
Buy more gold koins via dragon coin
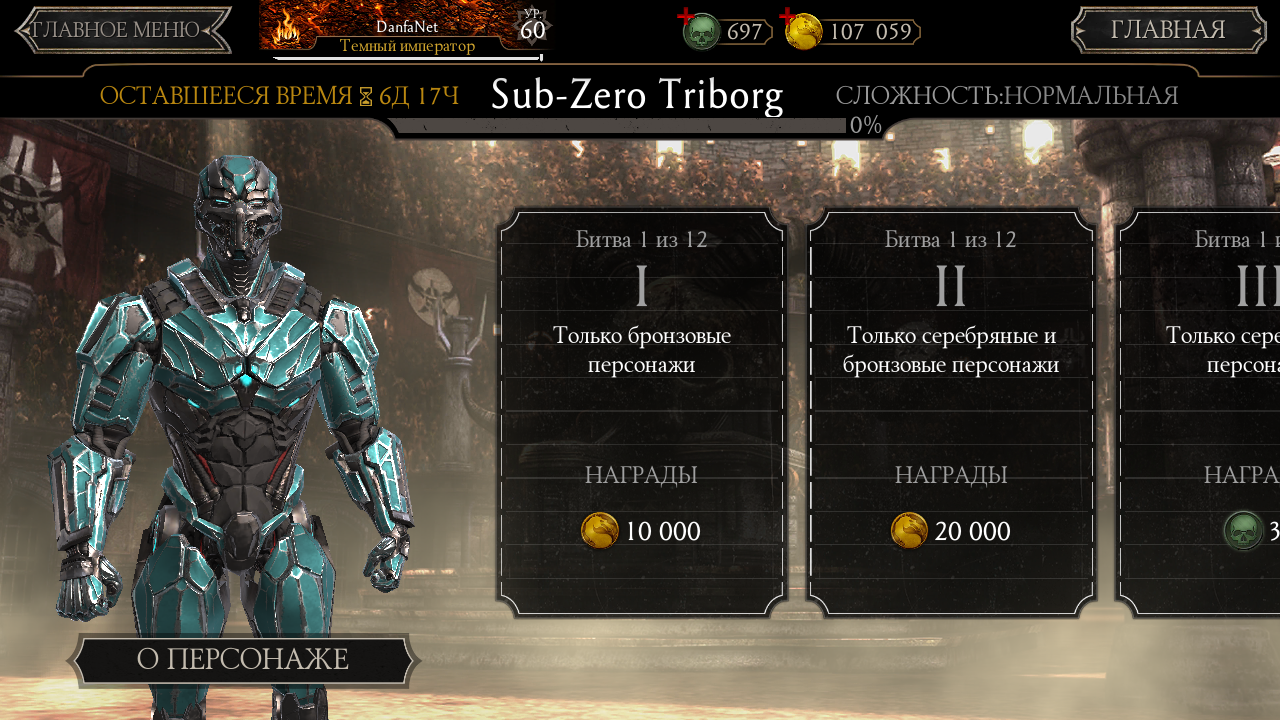coord(802,30)
